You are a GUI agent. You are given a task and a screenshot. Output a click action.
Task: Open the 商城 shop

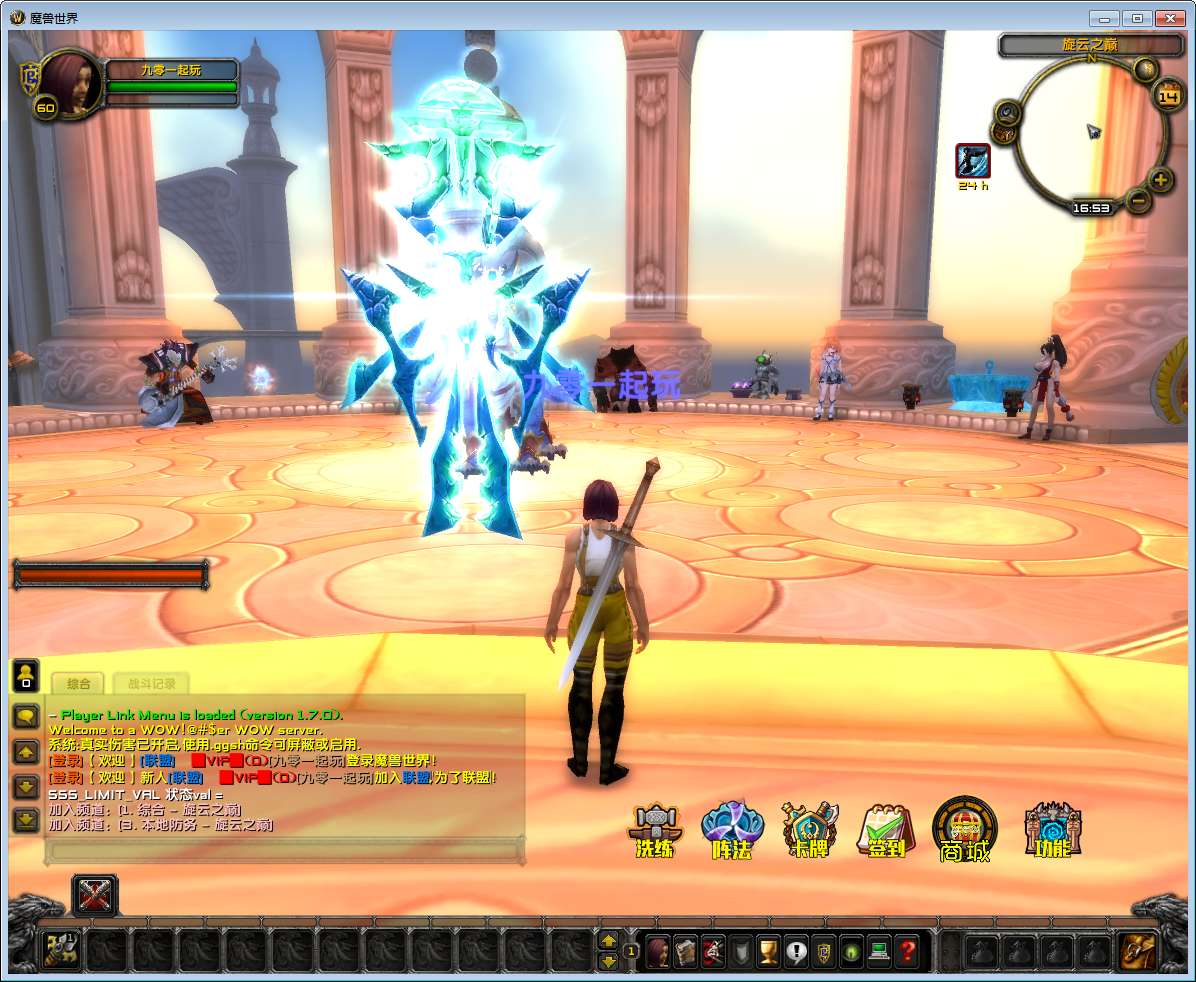(x=964, y=831)
